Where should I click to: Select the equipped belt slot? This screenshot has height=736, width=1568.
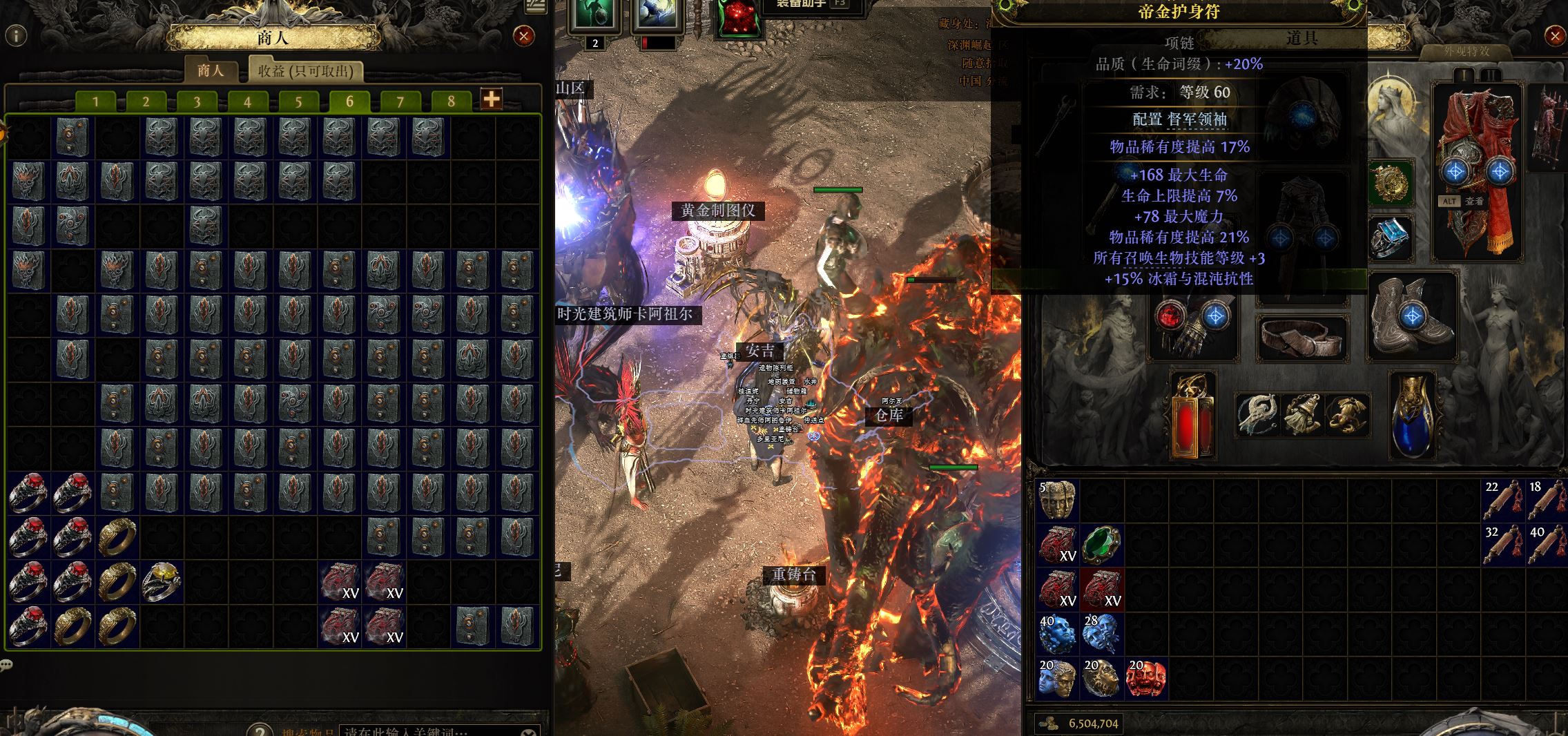(1302, 338)
